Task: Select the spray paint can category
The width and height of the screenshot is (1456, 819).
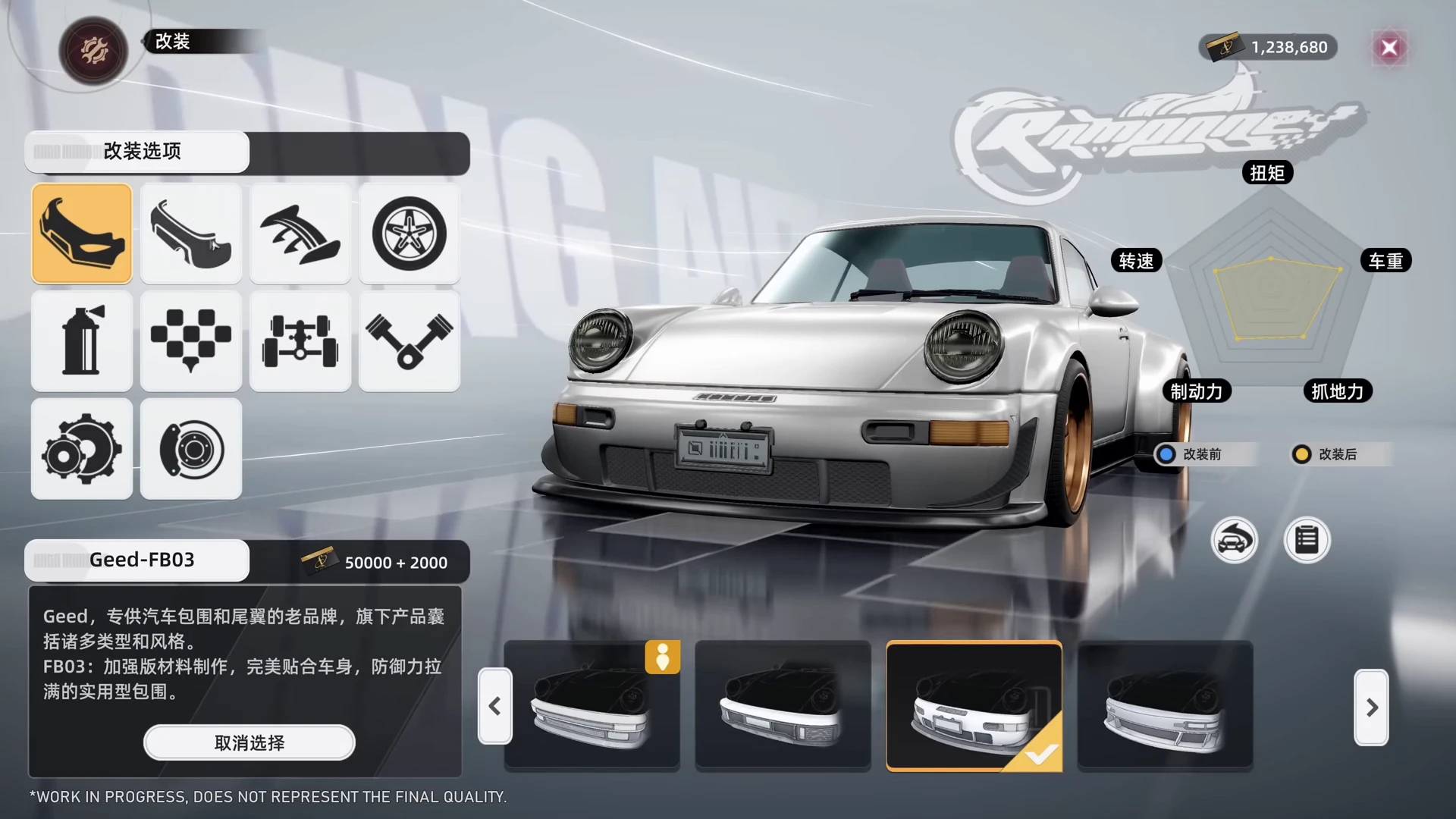Action: click(82, 341)
